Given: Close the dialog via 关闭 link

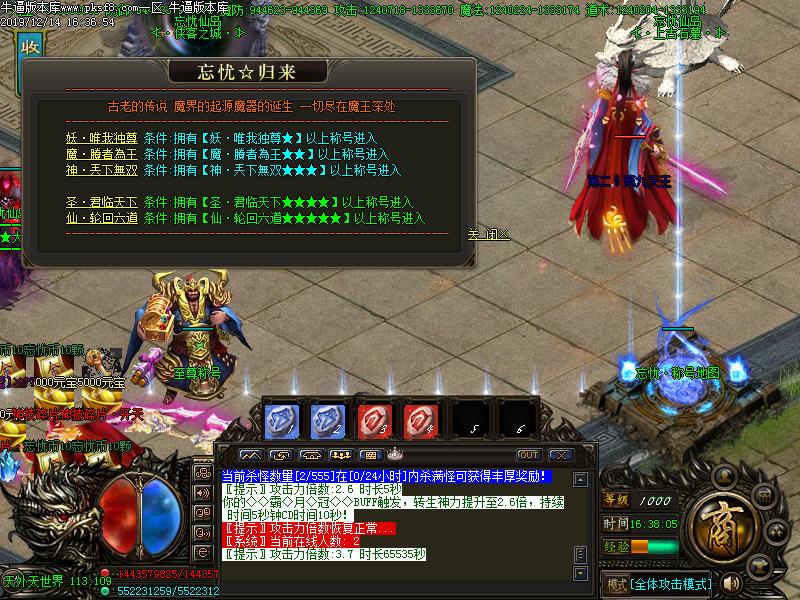Looking at the screenshot, I should pyautogui.click(x=488, y=234).
